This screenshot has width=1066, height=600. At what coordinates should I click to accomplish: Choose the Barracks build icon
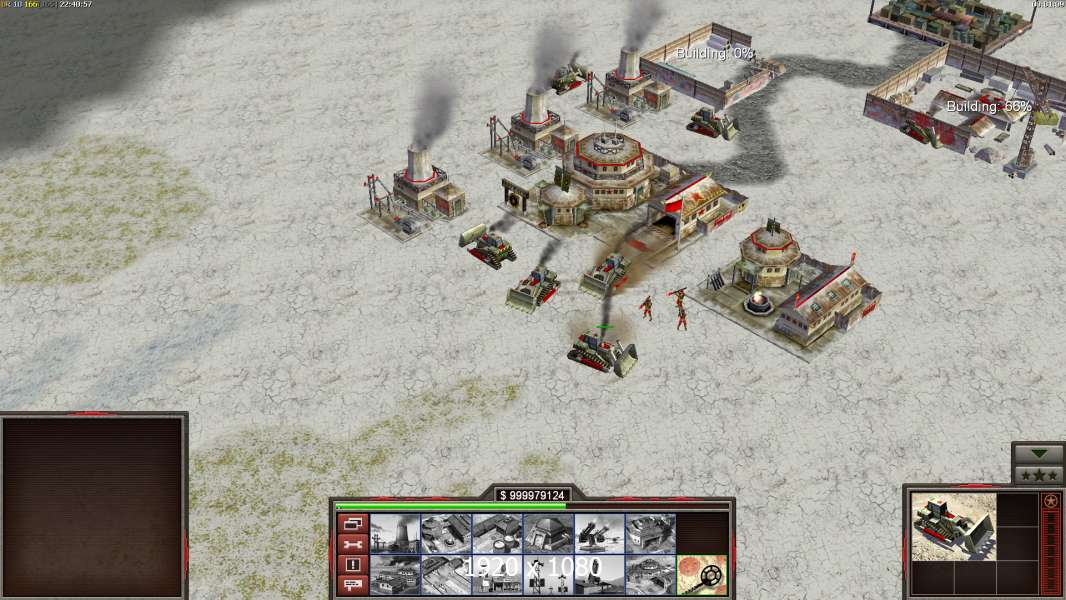pos(446,533)
